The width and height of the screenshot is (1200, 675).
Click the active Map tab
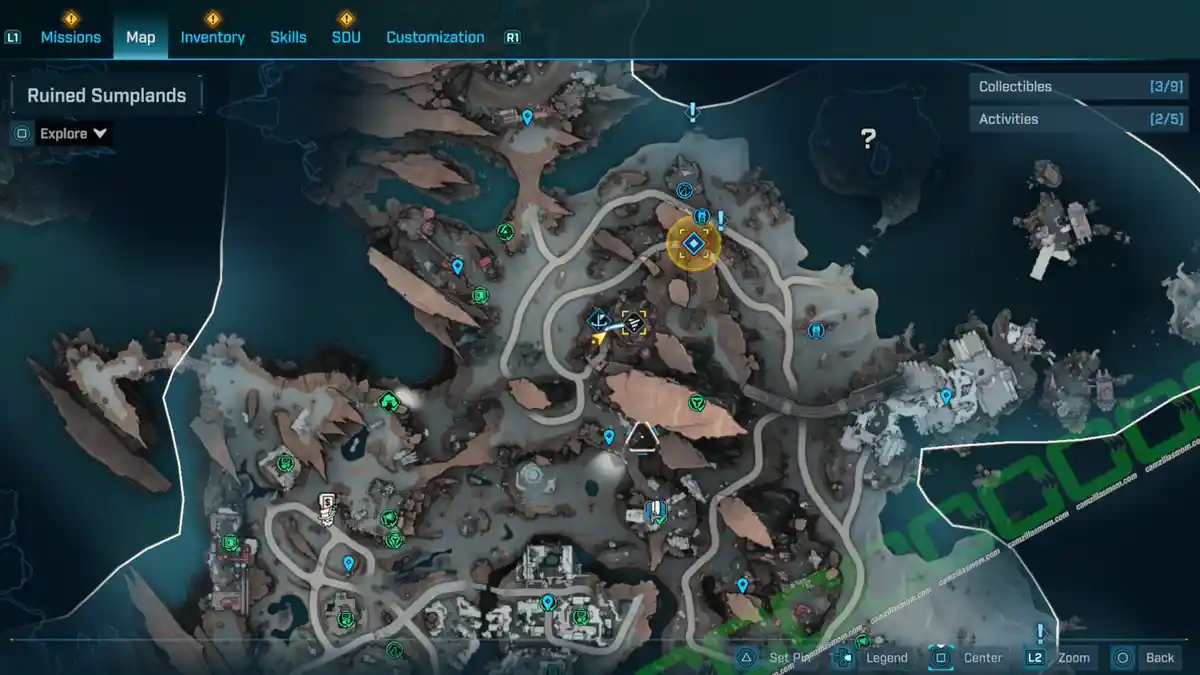click(x=140, y=37)
